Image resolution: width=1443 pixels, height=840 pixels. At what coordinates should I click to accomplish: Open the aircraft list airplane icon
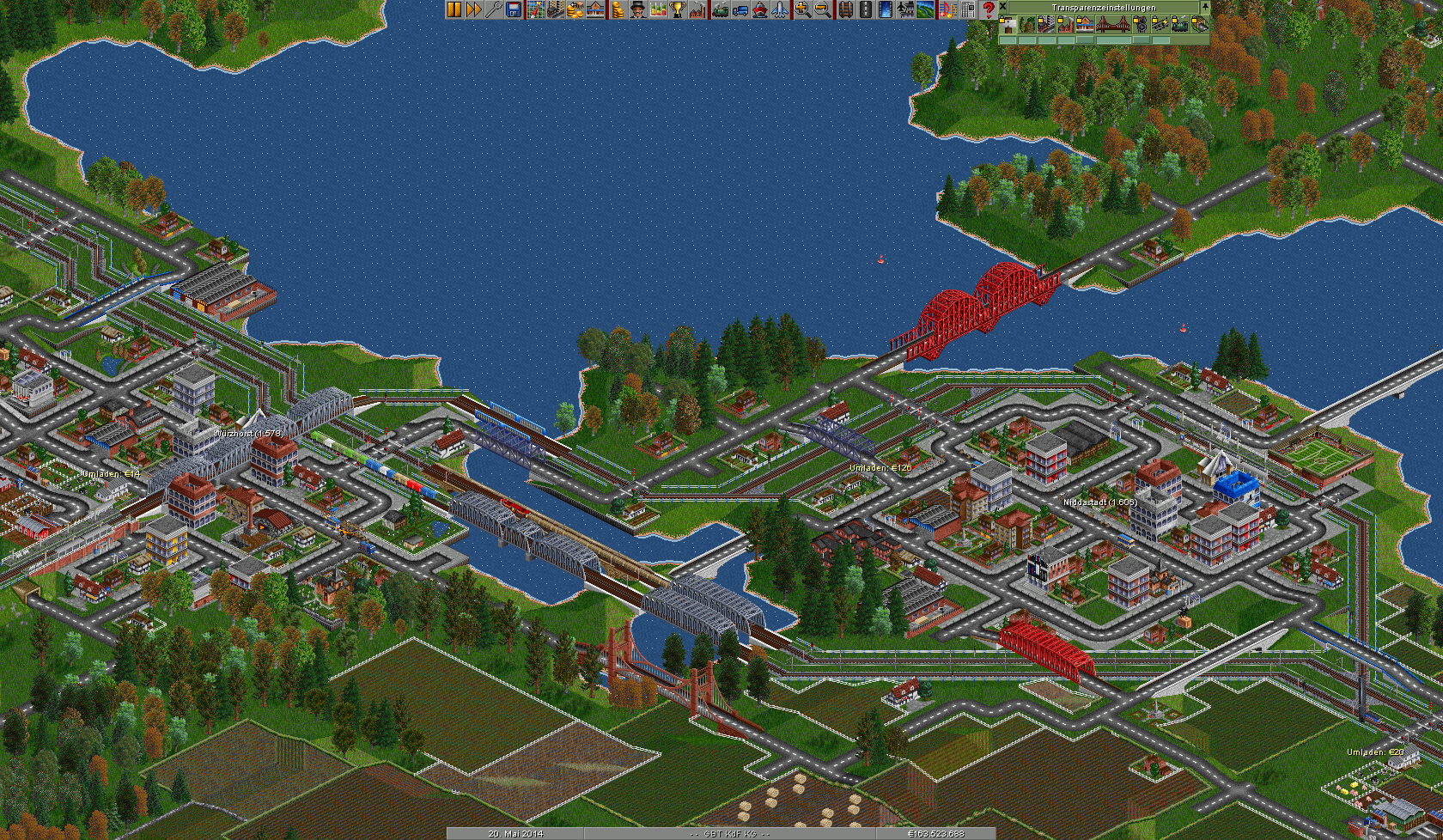pyautogui.click(x=779, y=9)
